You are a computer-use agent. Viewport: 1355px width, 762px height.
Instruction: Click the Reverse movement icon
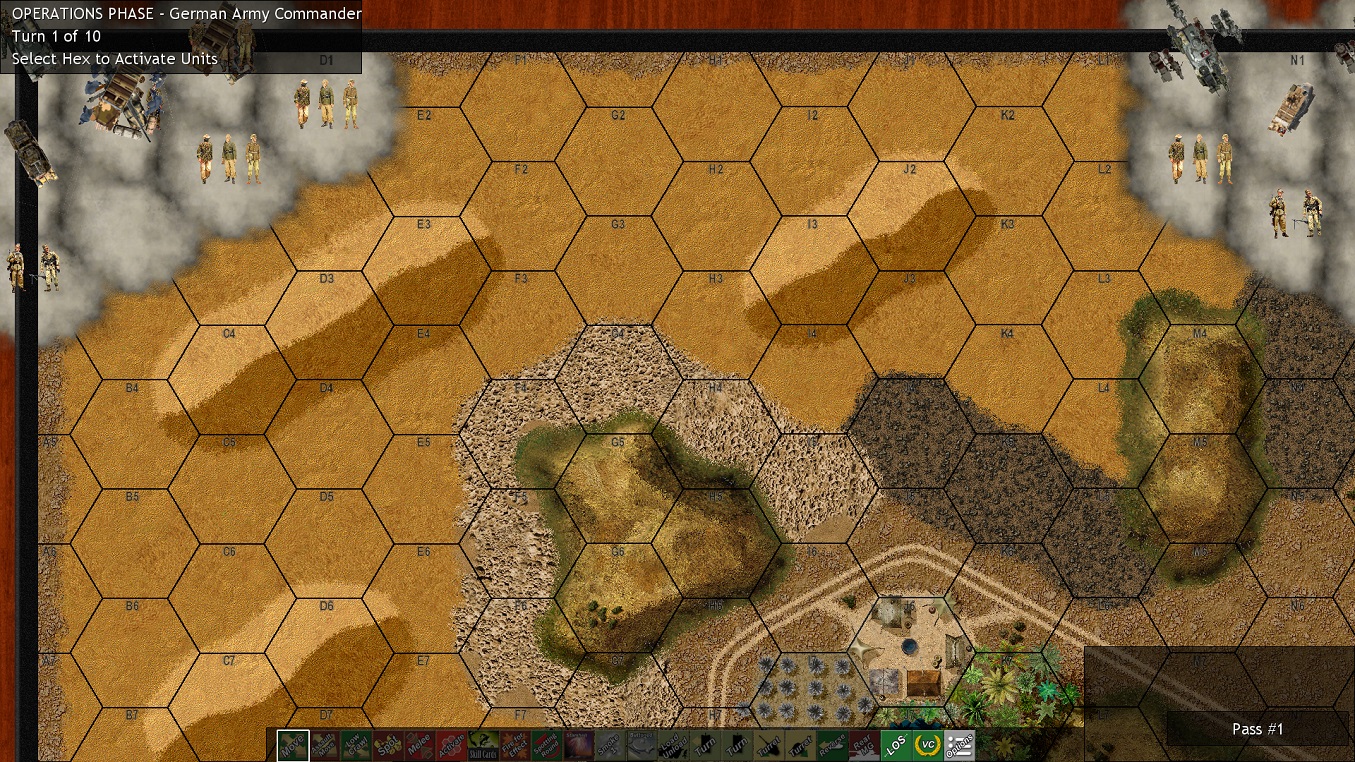click(x=832, y=746)
